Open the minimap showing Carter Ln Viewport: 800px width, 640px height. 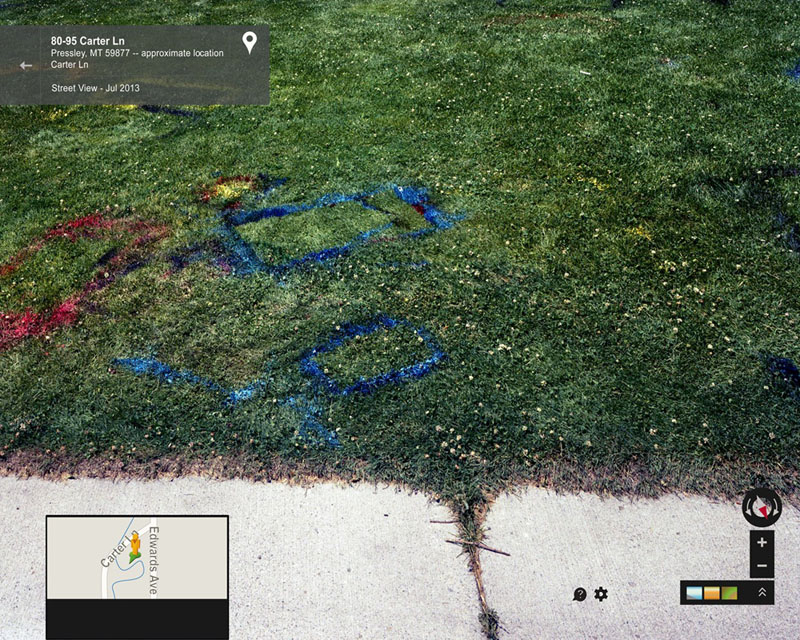point(137,558)
